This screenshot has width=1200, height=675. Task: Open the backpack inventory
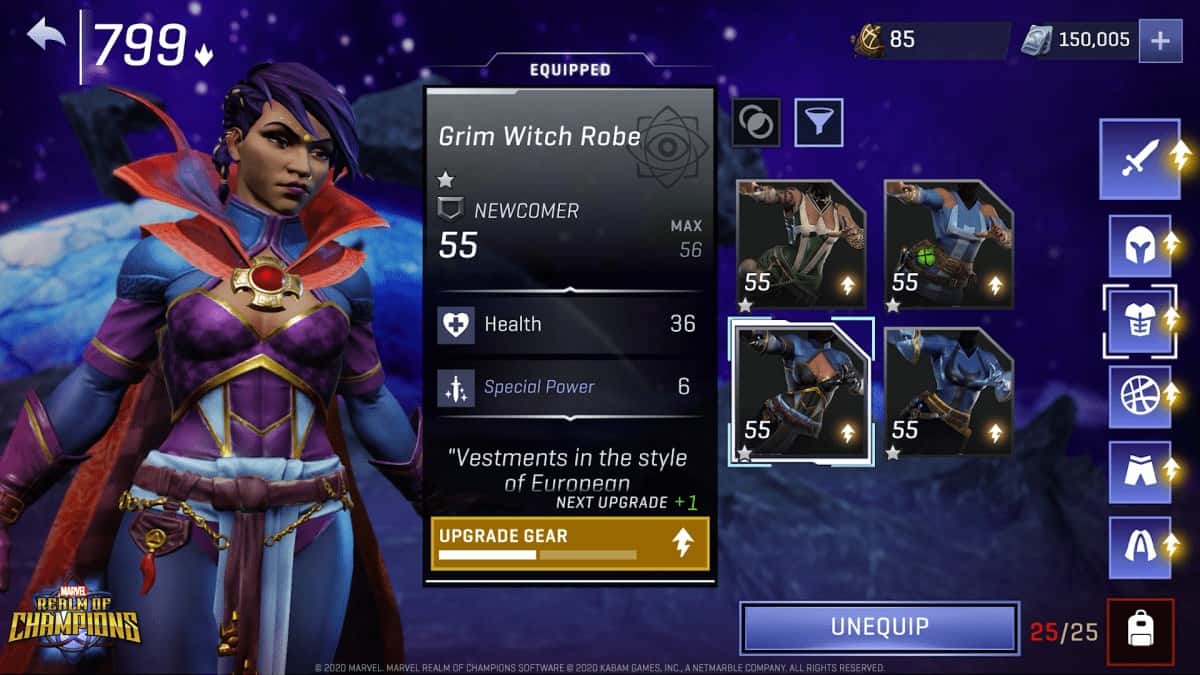[1140, 631]
